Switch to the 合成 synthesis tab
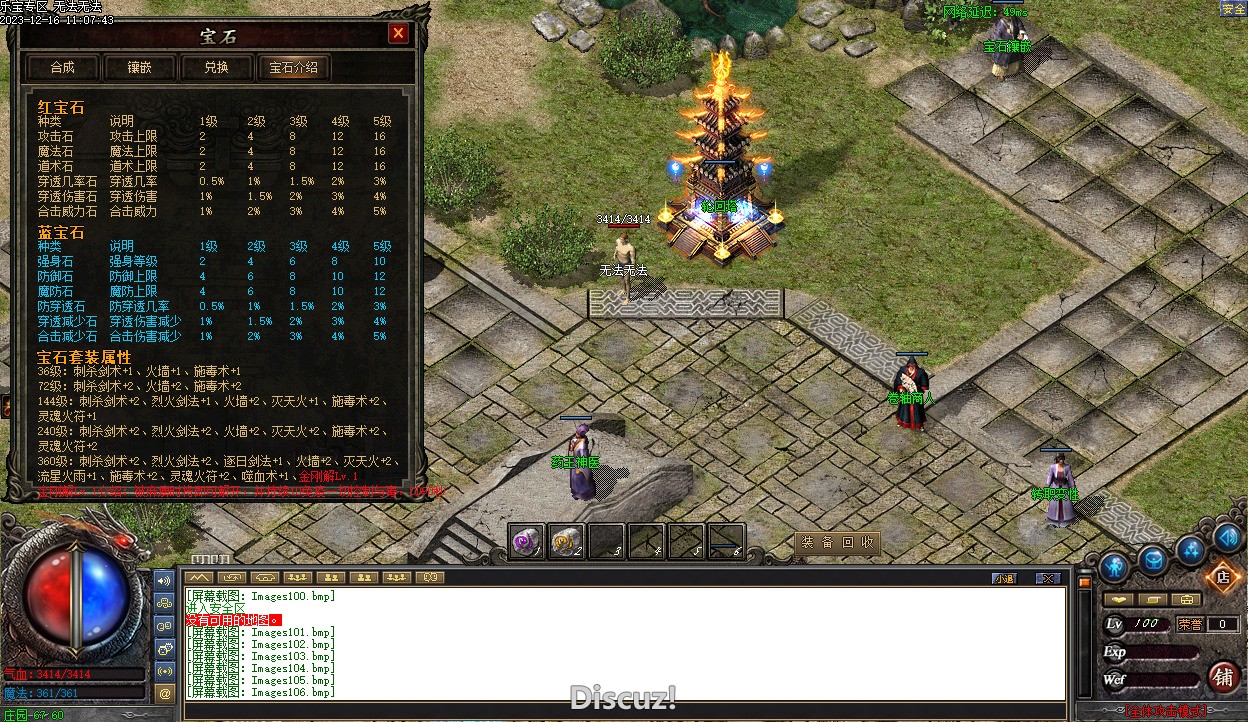1248x722 pixels. click(x=62, y=67)
